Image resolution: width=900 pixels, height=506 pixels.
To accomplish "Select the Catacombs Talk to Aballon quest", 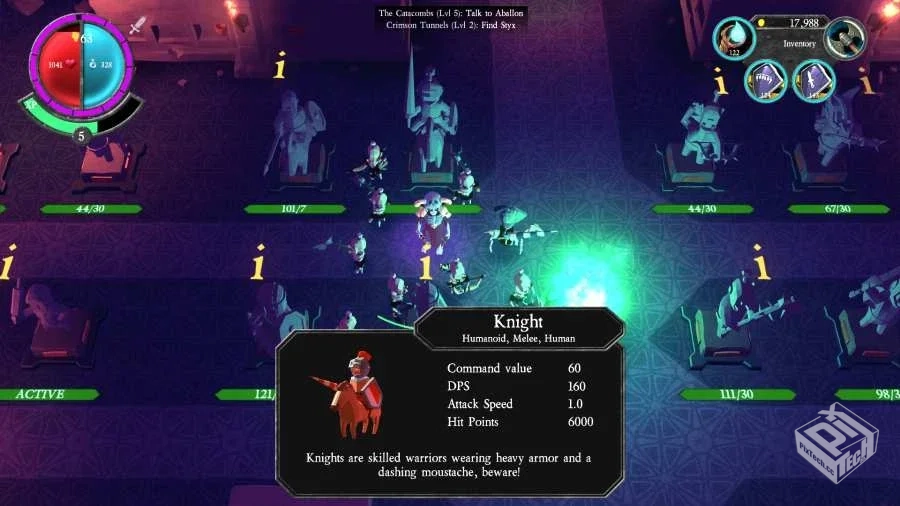I will 451,13.
